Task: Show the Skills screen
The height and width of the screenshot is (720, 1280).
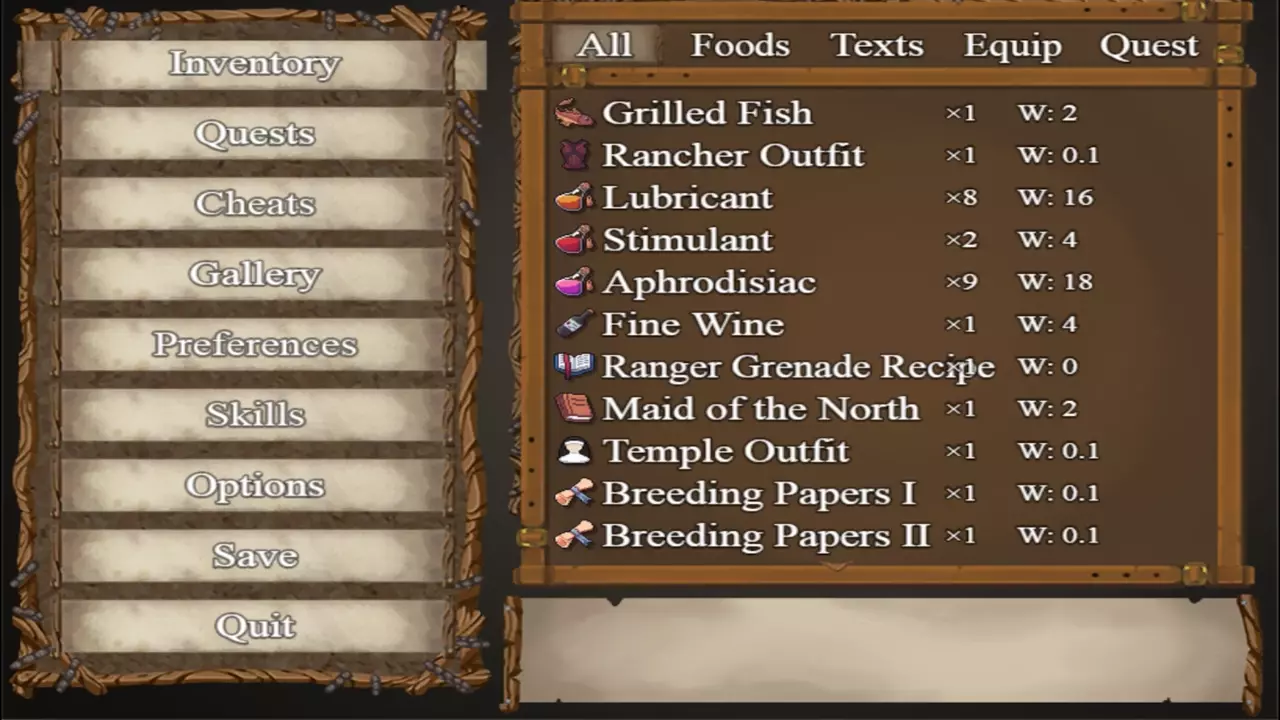Action: pyautogui.click(x=254, y=415)
